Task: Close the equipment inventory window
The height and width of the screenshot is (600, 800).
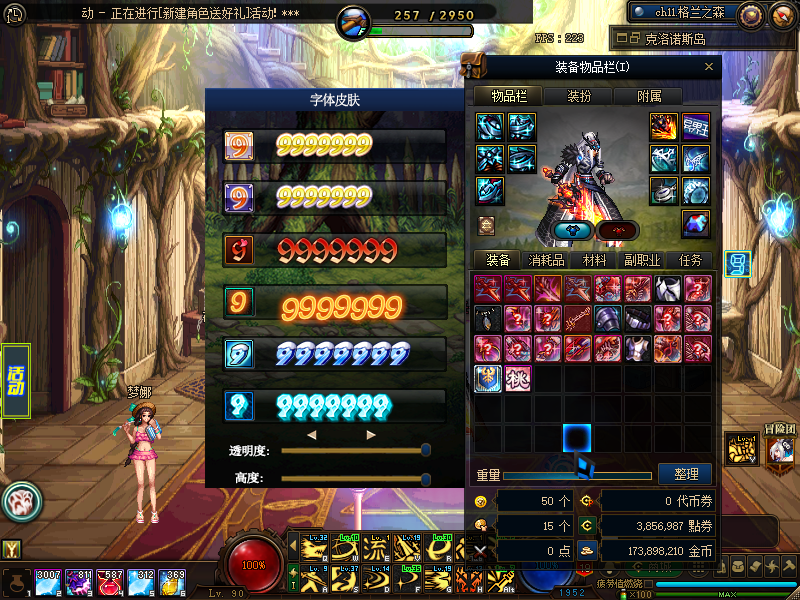Action: point(709,67)
